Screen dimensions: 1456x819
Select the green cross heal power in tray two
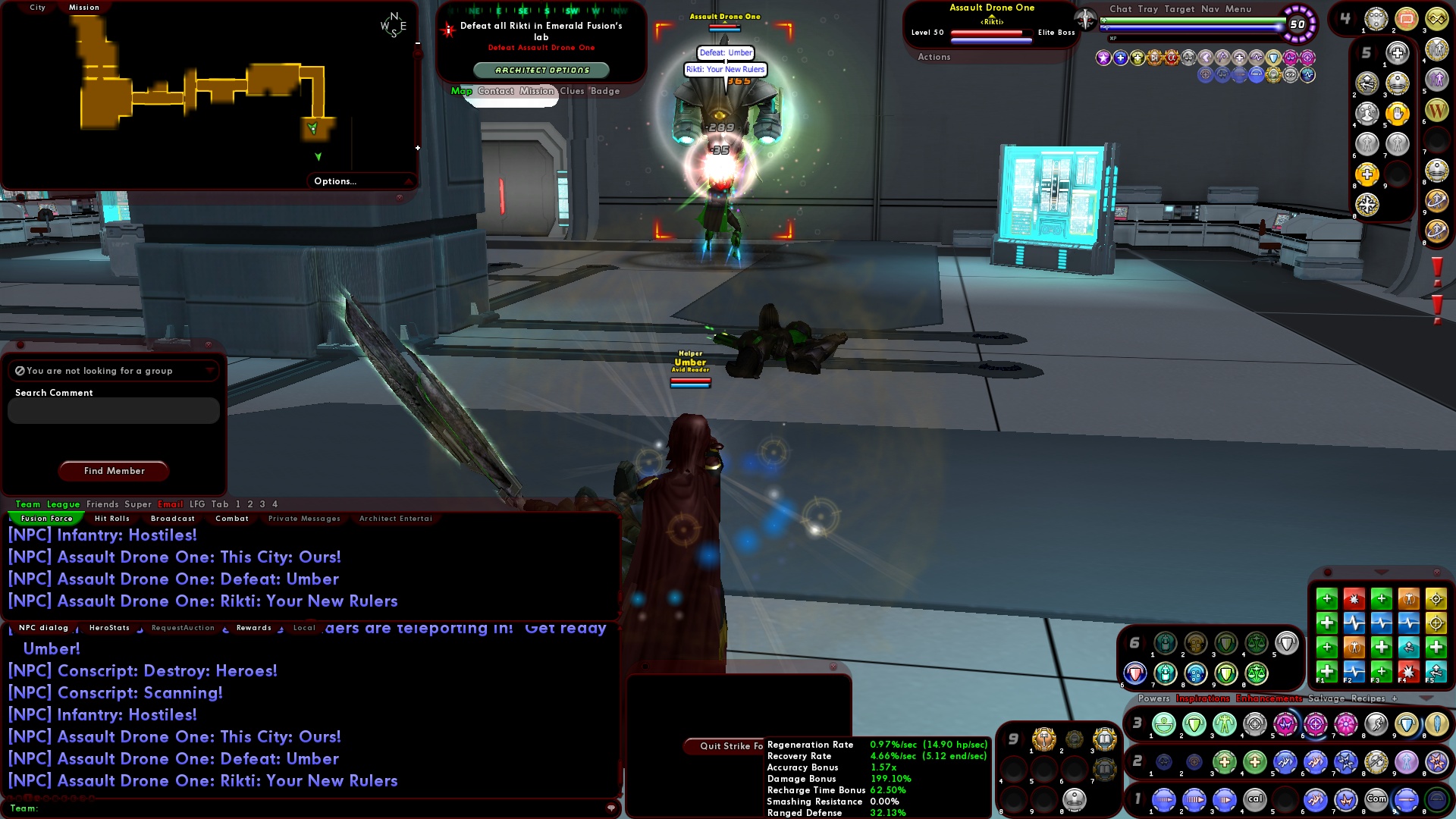[x=1224, y=764]
